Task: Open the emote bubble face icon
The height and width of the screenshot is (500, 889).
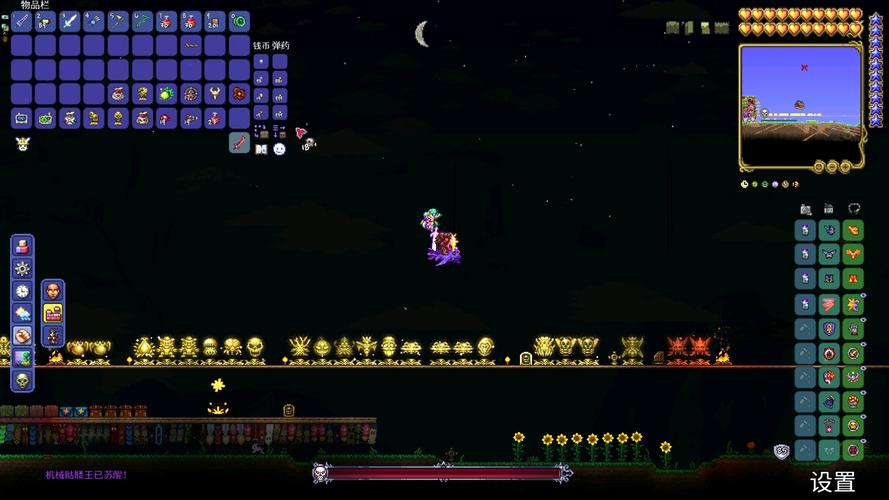Action: 280,148
